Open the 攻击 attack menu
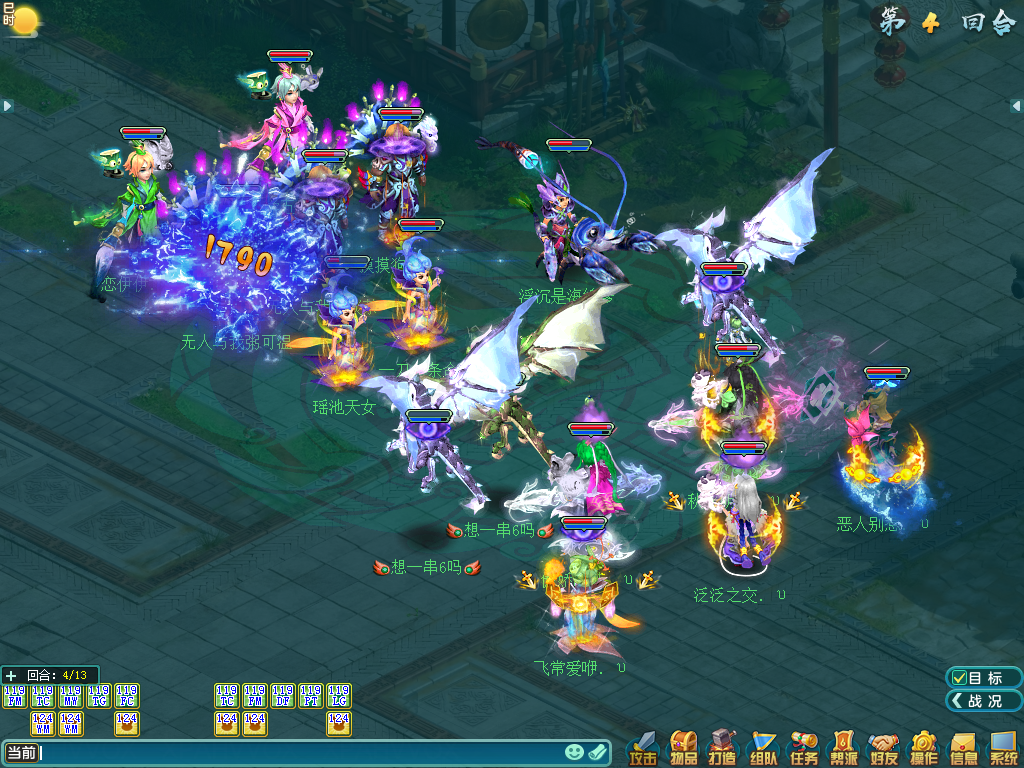1024x768 pixels. point(644,747)
